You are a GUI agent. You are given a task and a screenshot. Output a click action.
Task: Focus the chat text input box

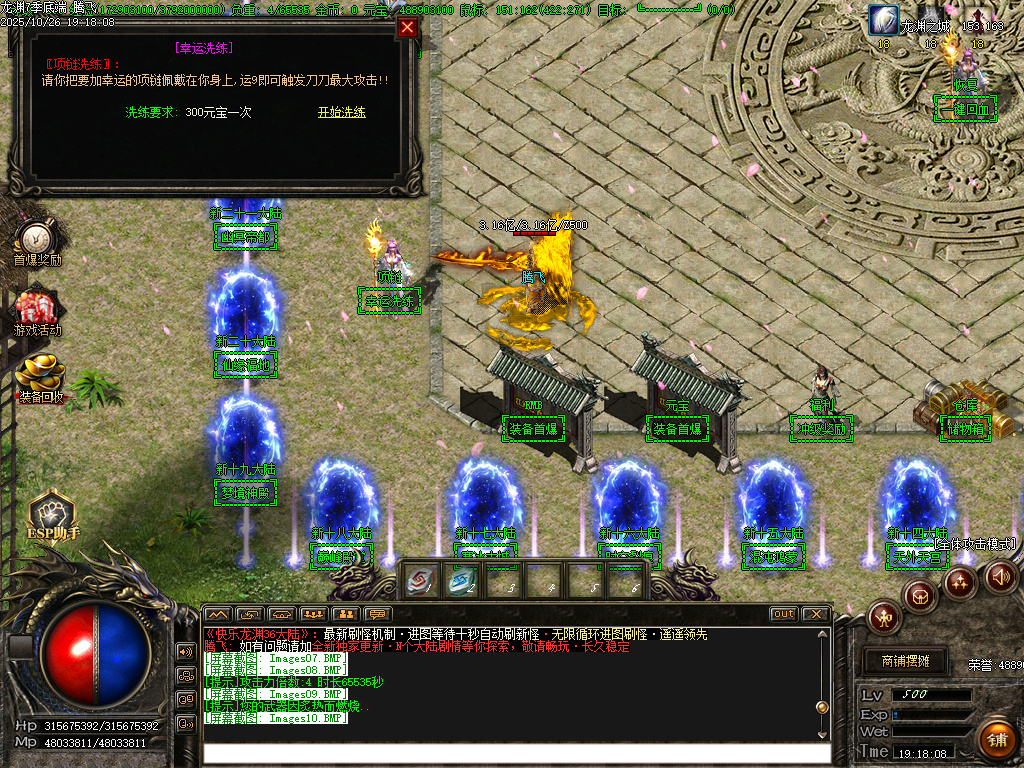click(515, 754)
